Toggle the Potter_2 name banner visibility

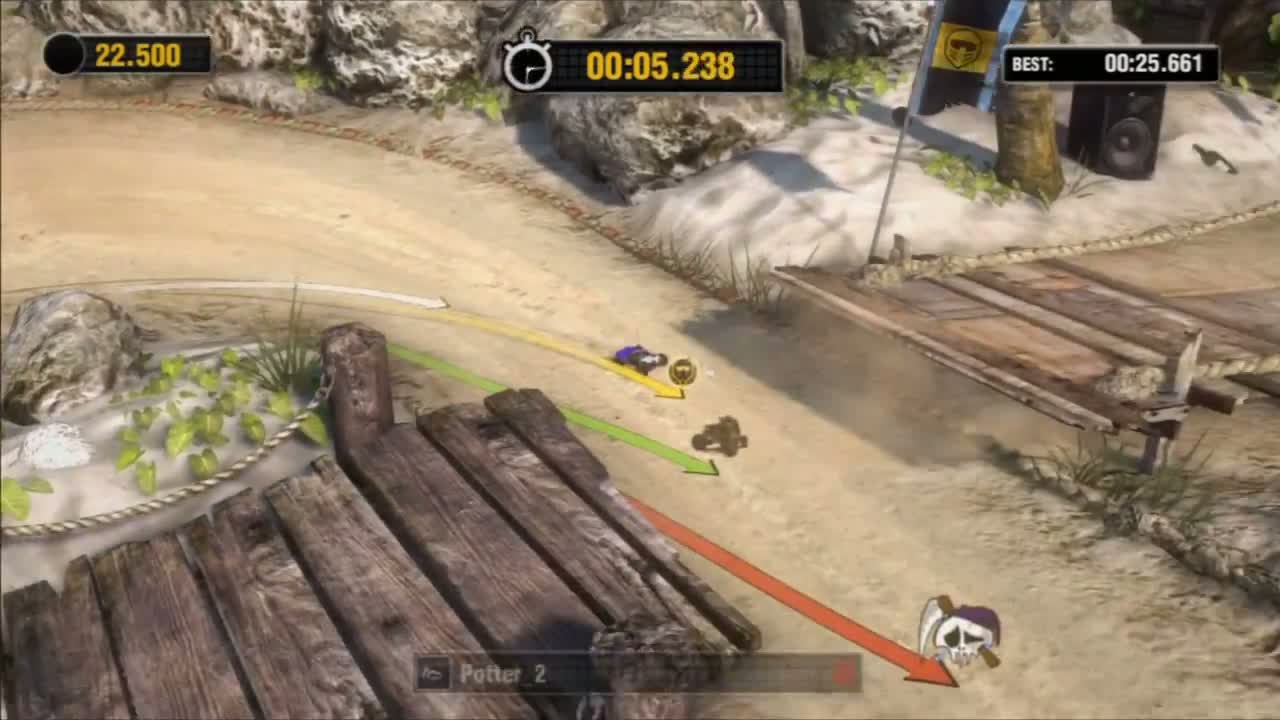click(640, 674)
